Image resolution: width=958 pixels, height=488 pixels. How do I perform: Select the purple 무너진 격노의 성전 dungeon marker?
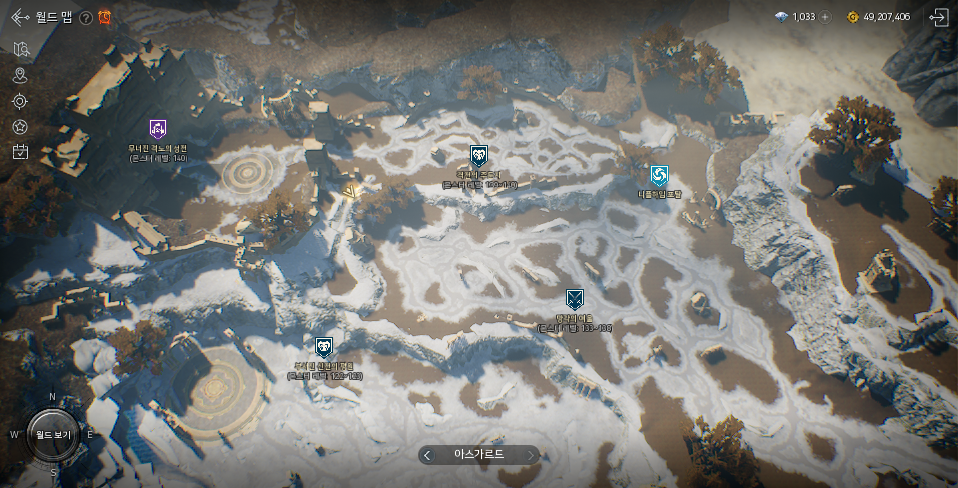tap(157, 128)
